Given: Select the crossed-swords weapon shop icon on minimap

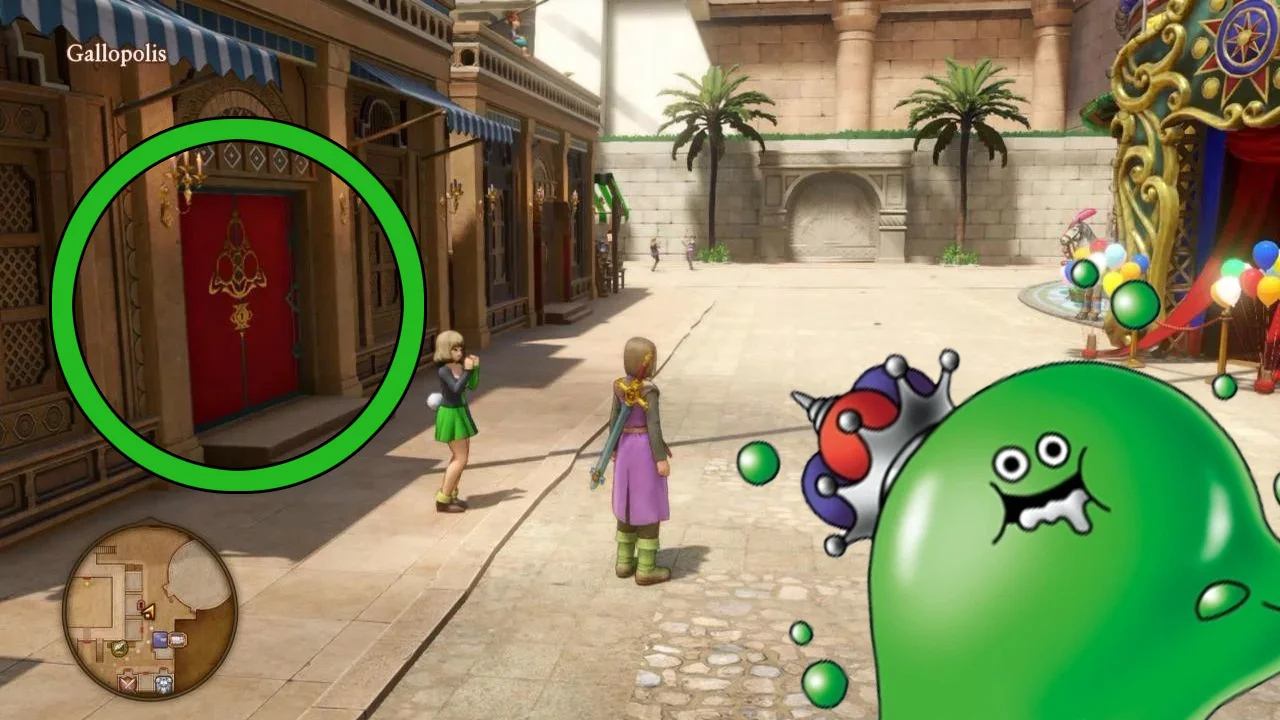Looking at the screenshot, I should point(128,682).
